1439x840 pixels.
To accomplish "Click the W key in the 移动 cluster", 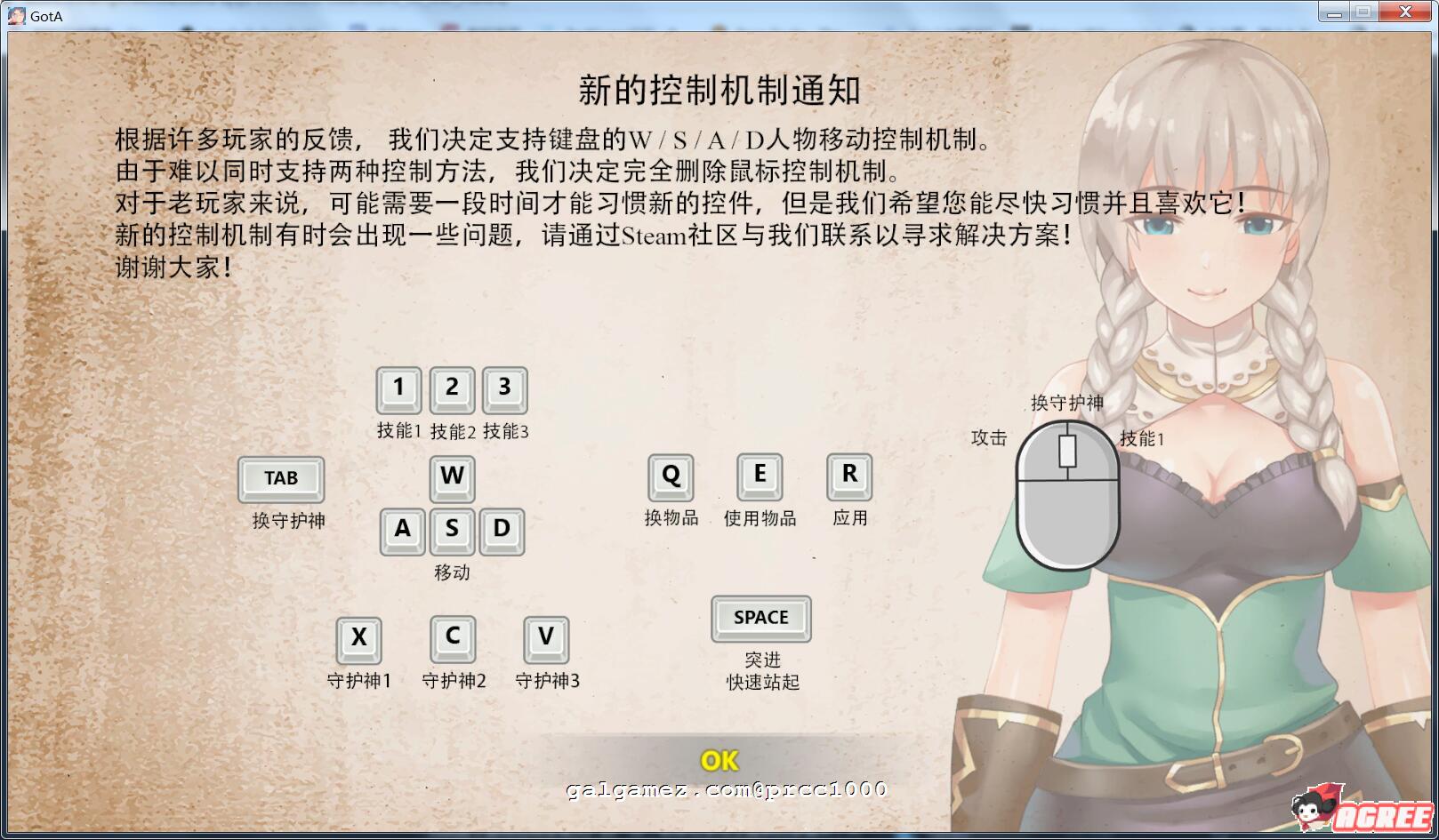I will [x=452, y=477].
